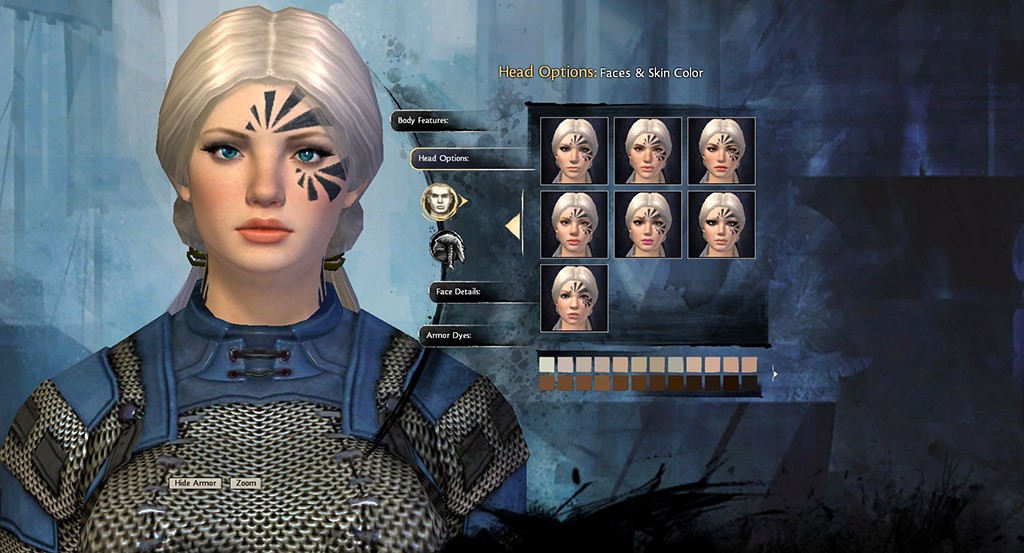Toggle the Zoom button
This screenshot has height=553, width=1024.
pyautogui.click(x=246, y=483)
